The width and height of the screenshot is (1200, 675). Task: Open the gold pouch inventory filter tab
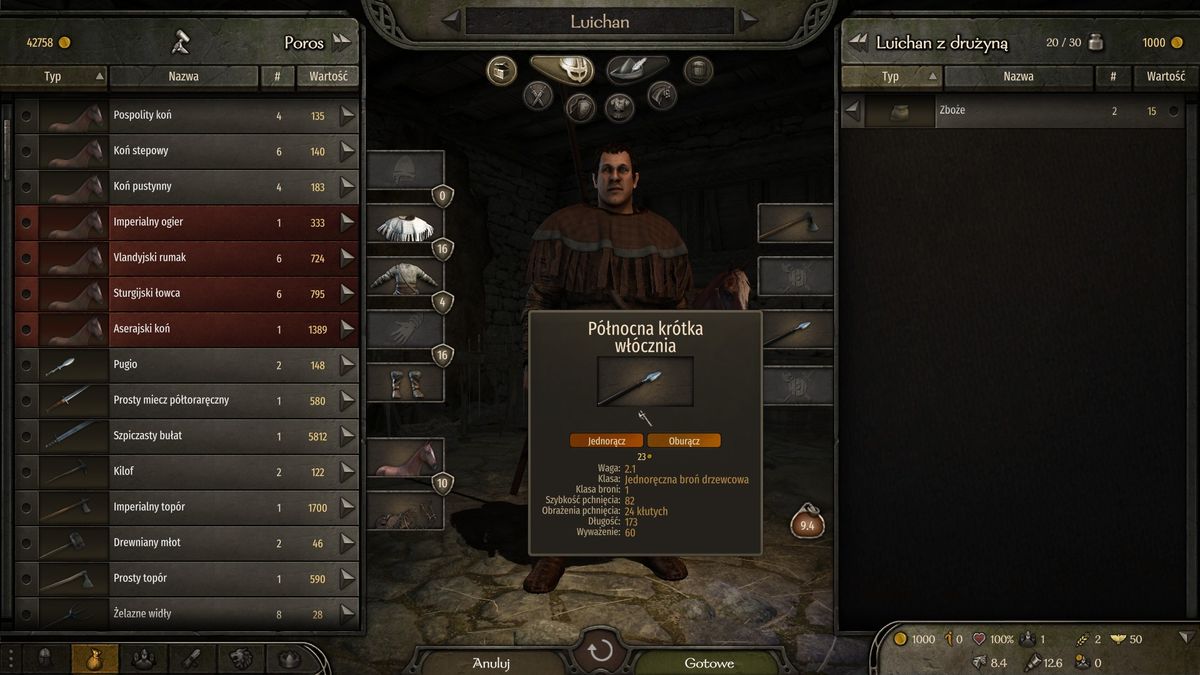[x=95, y=658]
